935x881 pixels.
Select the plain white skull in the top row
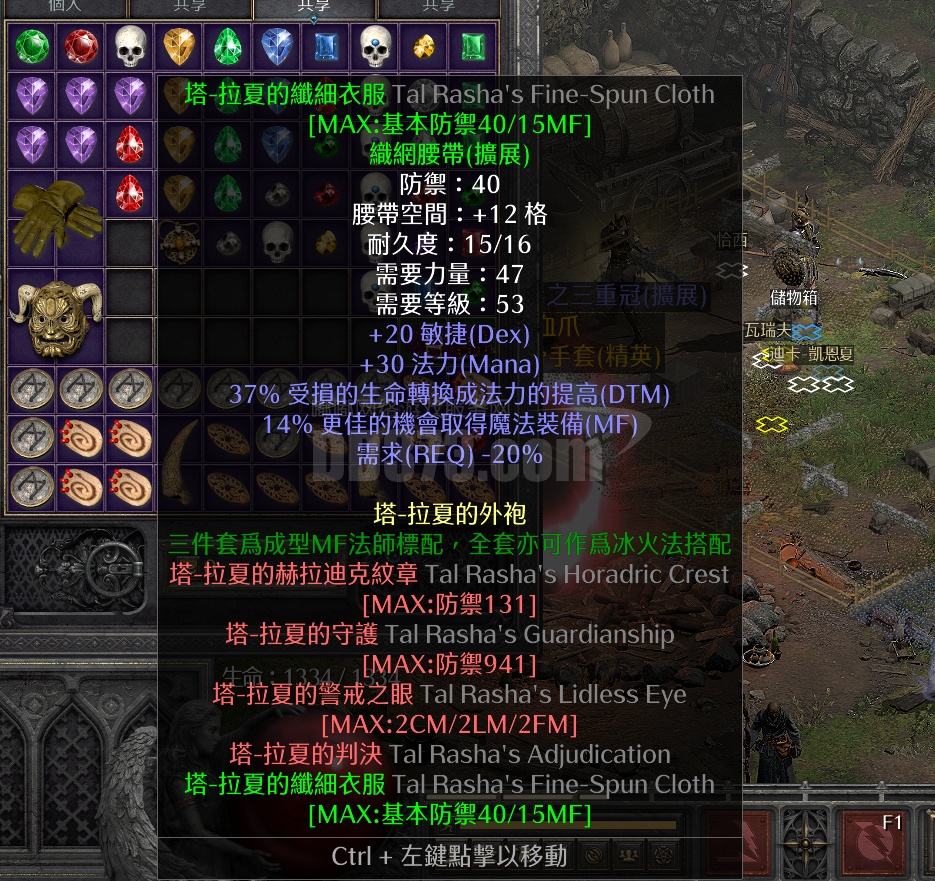pos(130,47)
